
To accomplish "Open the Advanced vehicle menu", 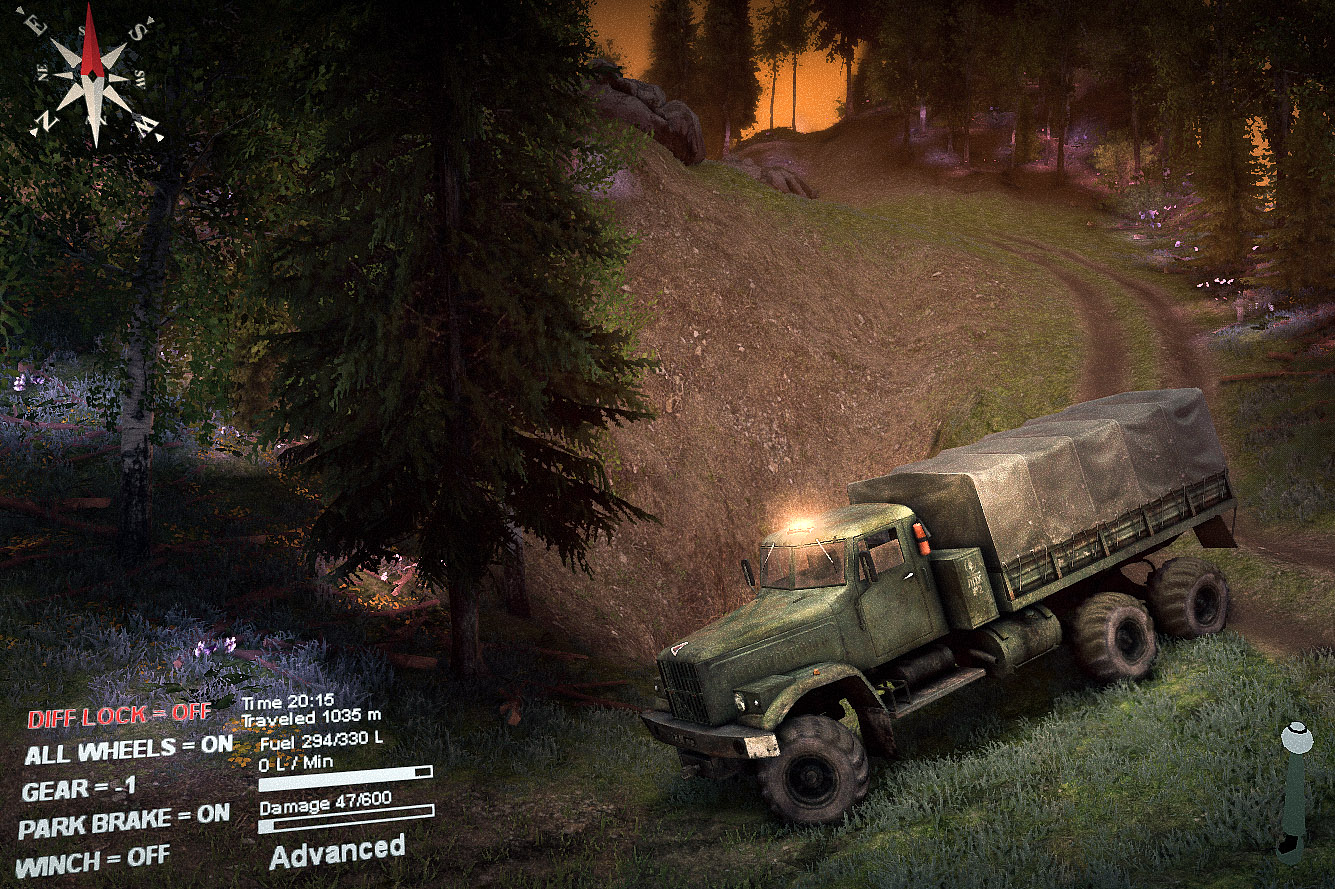I will coord(337,852).
